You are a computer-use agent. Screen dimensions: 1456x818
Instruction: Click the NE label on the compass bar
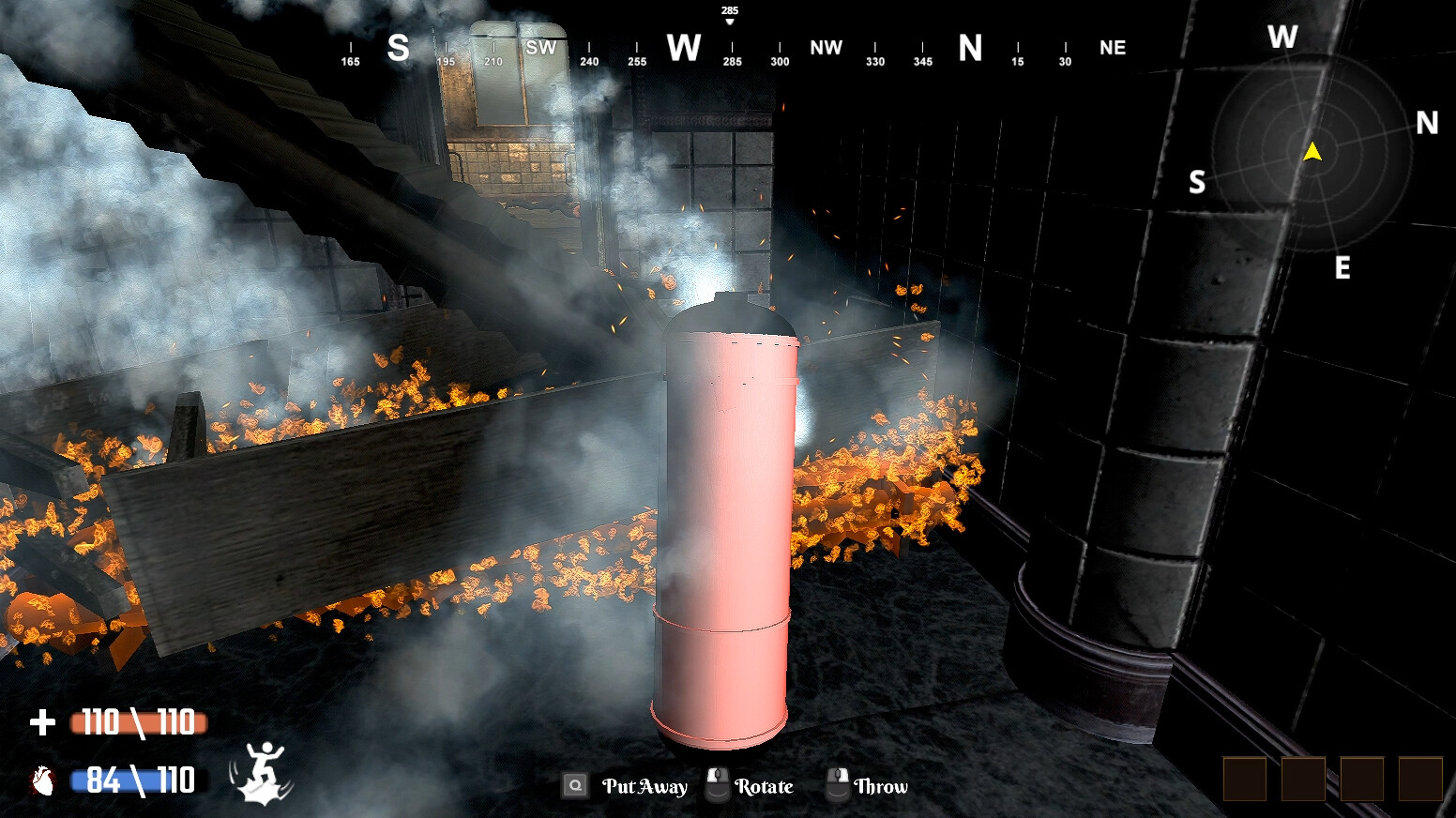(x=1113, y=48)
